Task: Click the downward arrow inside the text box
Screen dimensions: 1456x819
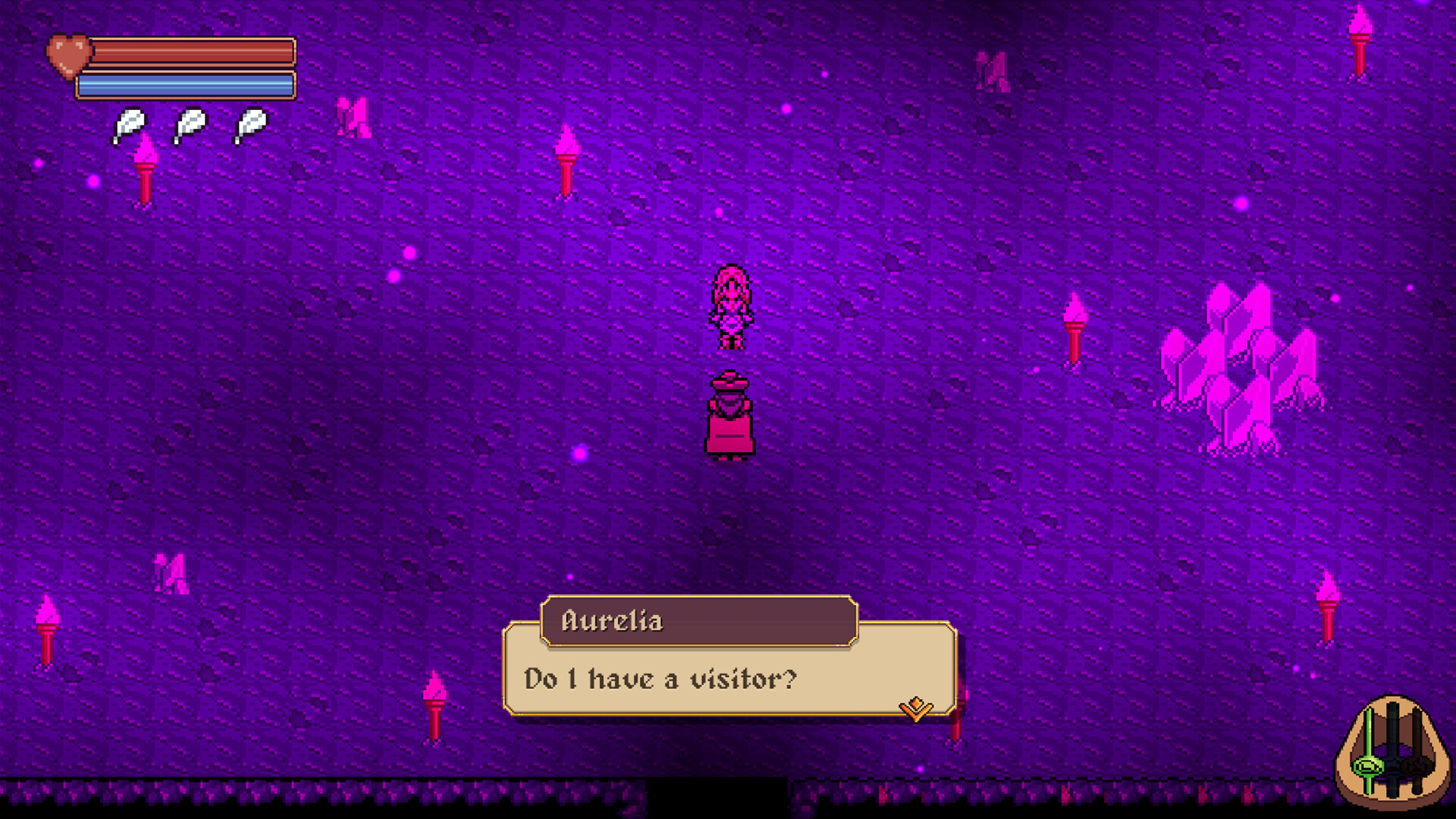Action: click(915, 708)
